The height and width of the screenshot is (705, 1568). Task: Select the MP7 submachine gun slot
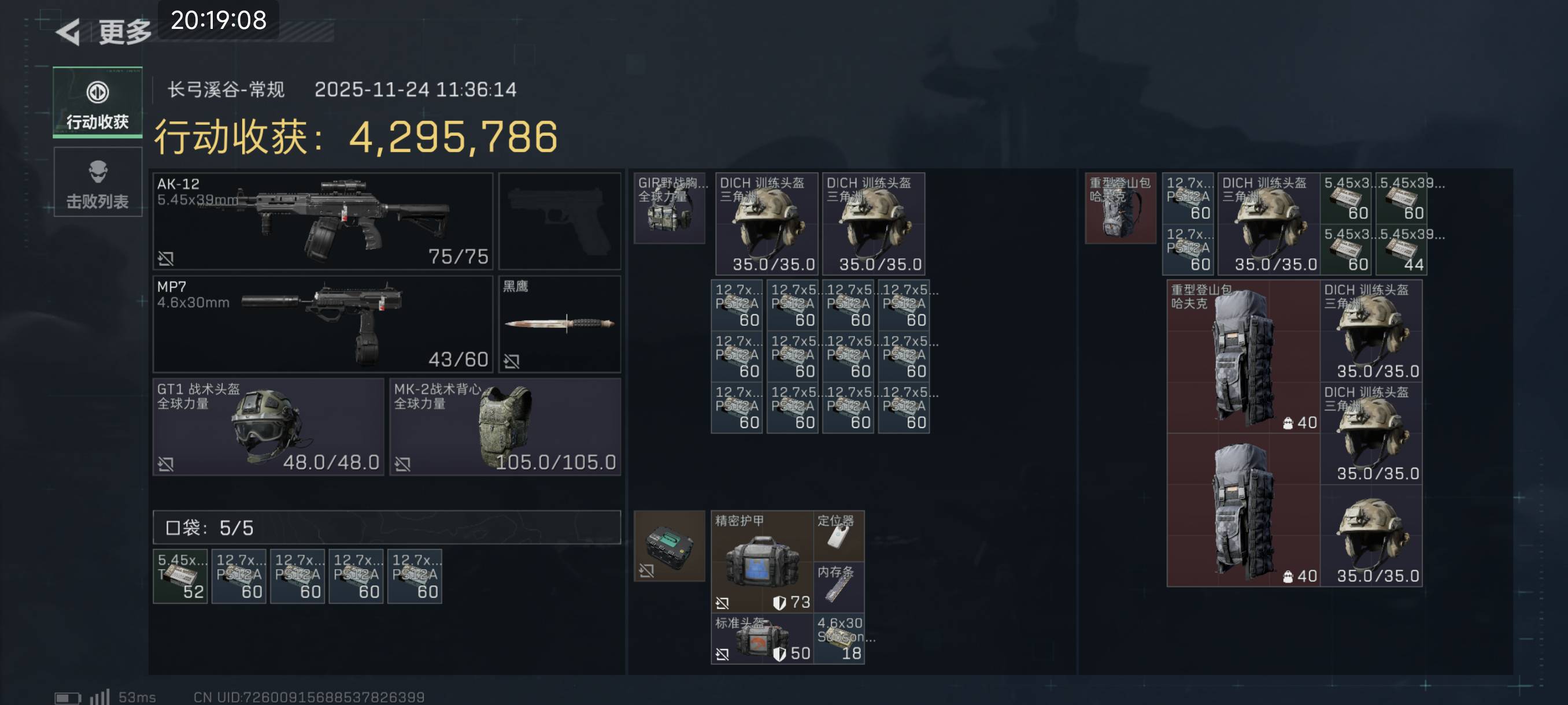(x=323, y=324)
